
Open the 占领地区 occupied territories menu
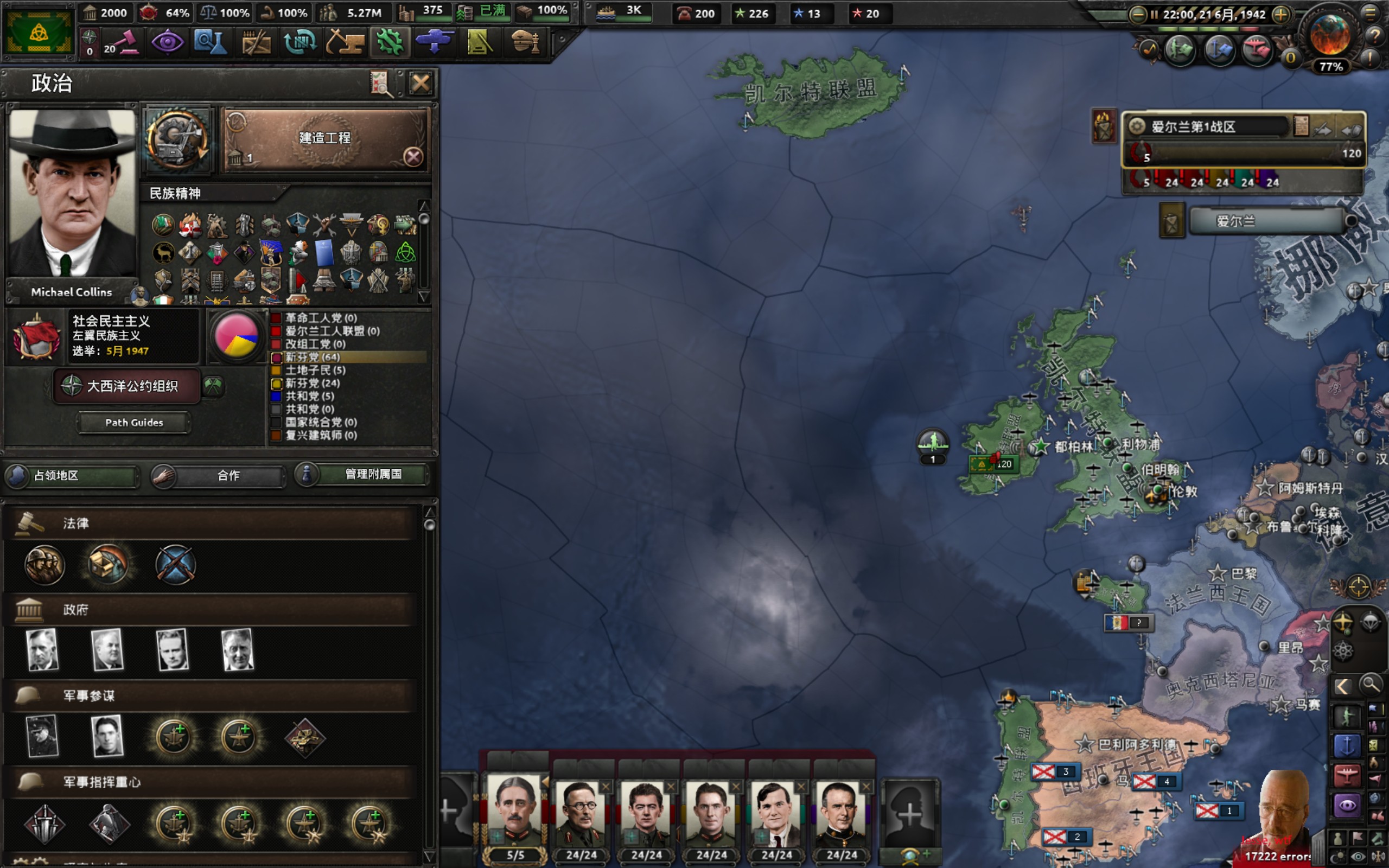pos(72,475)
